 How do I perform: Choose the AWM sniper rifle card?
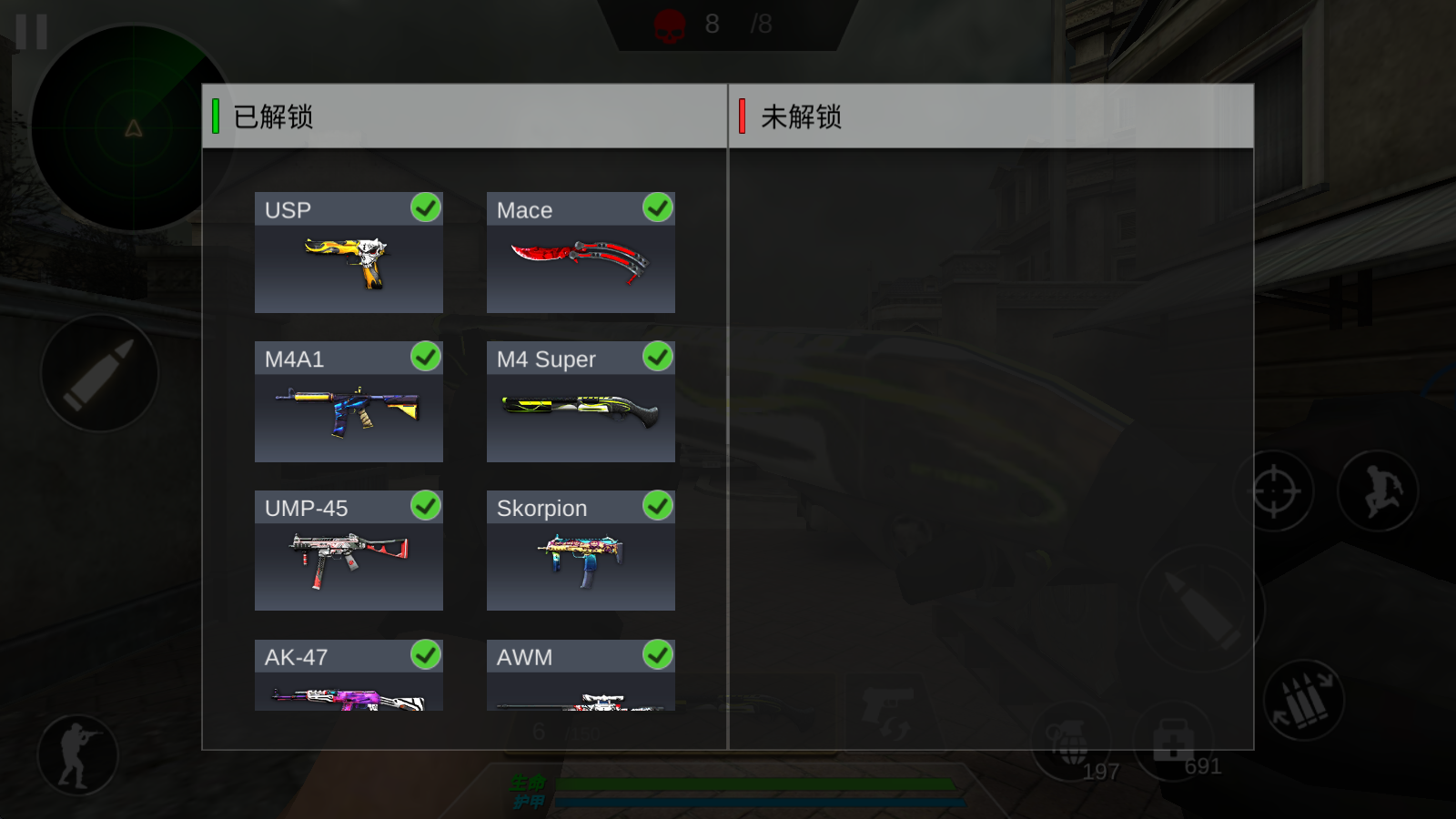(581, 675)
